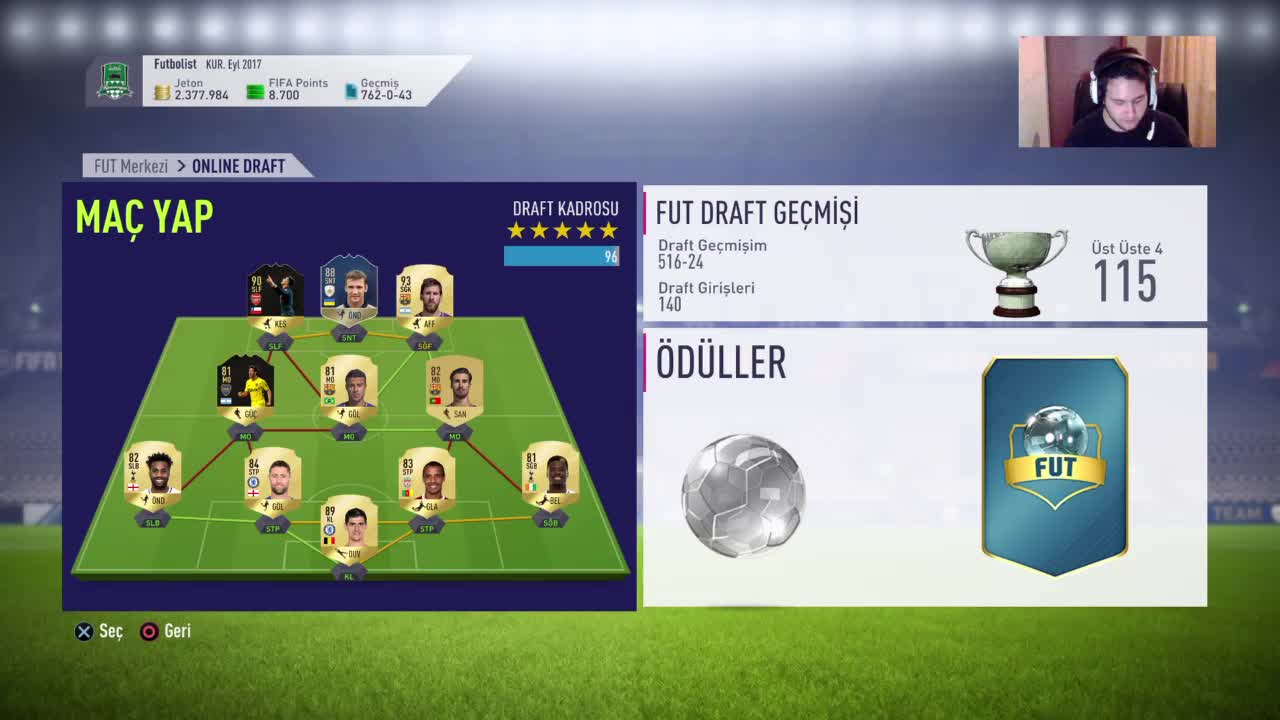The image size is (1280, 720).
Task: Select the 90-rated left forward card
Action: (275, 294)
